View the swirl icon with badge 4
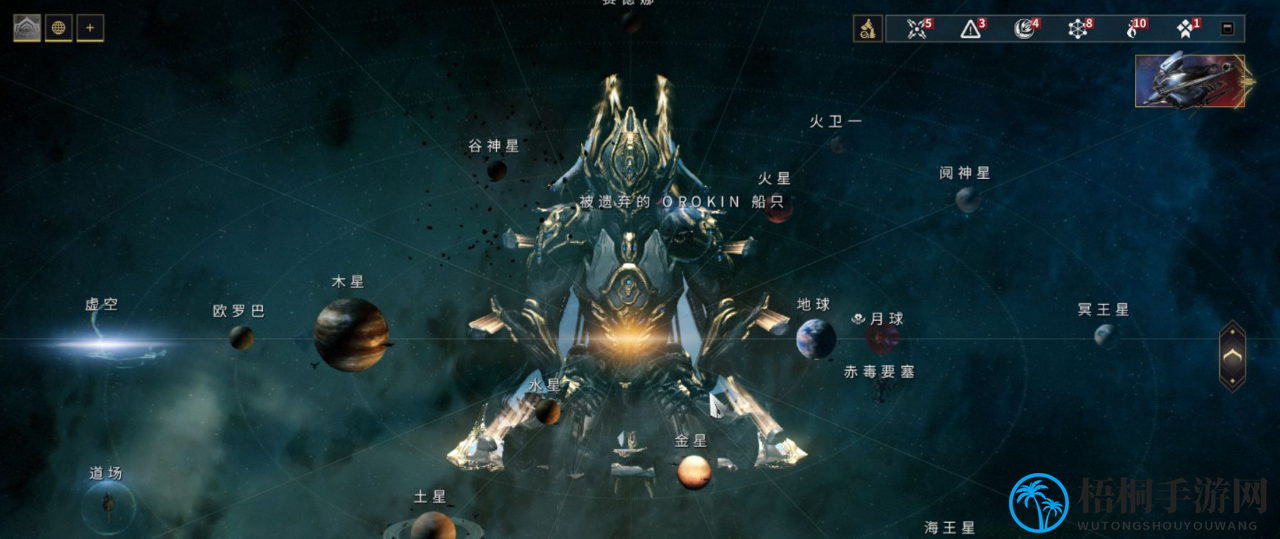This screenshot has width=1280, height=539. (x=1024, y=29)
